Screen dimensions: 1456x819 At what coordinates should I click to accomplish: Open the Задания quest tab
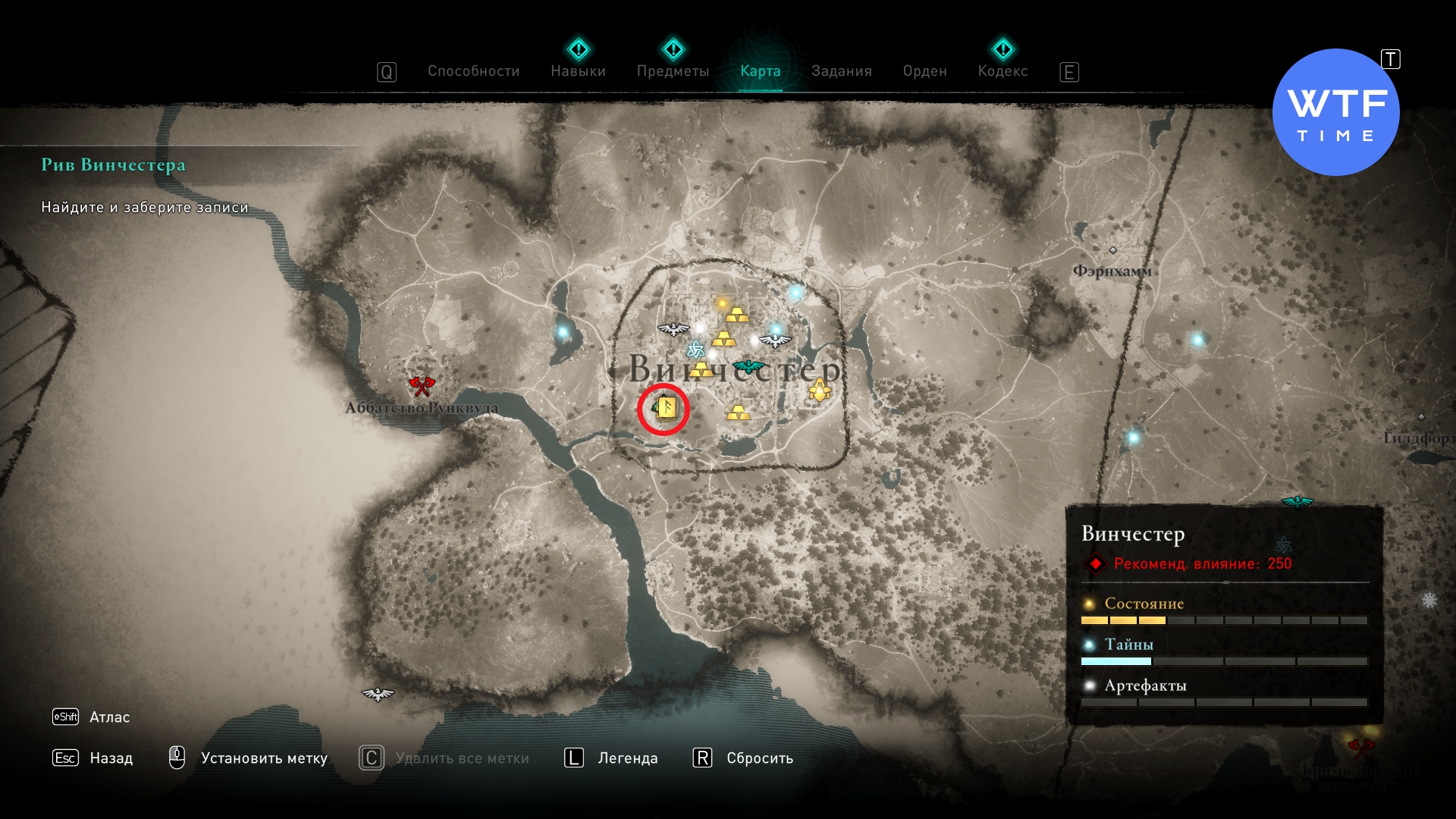pos(841,71)
